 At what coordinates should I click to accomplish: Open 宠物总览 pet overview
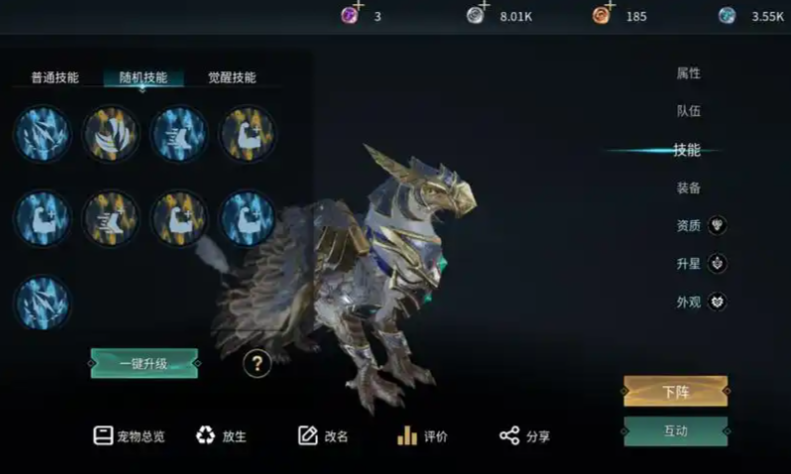tap(129, 436)
